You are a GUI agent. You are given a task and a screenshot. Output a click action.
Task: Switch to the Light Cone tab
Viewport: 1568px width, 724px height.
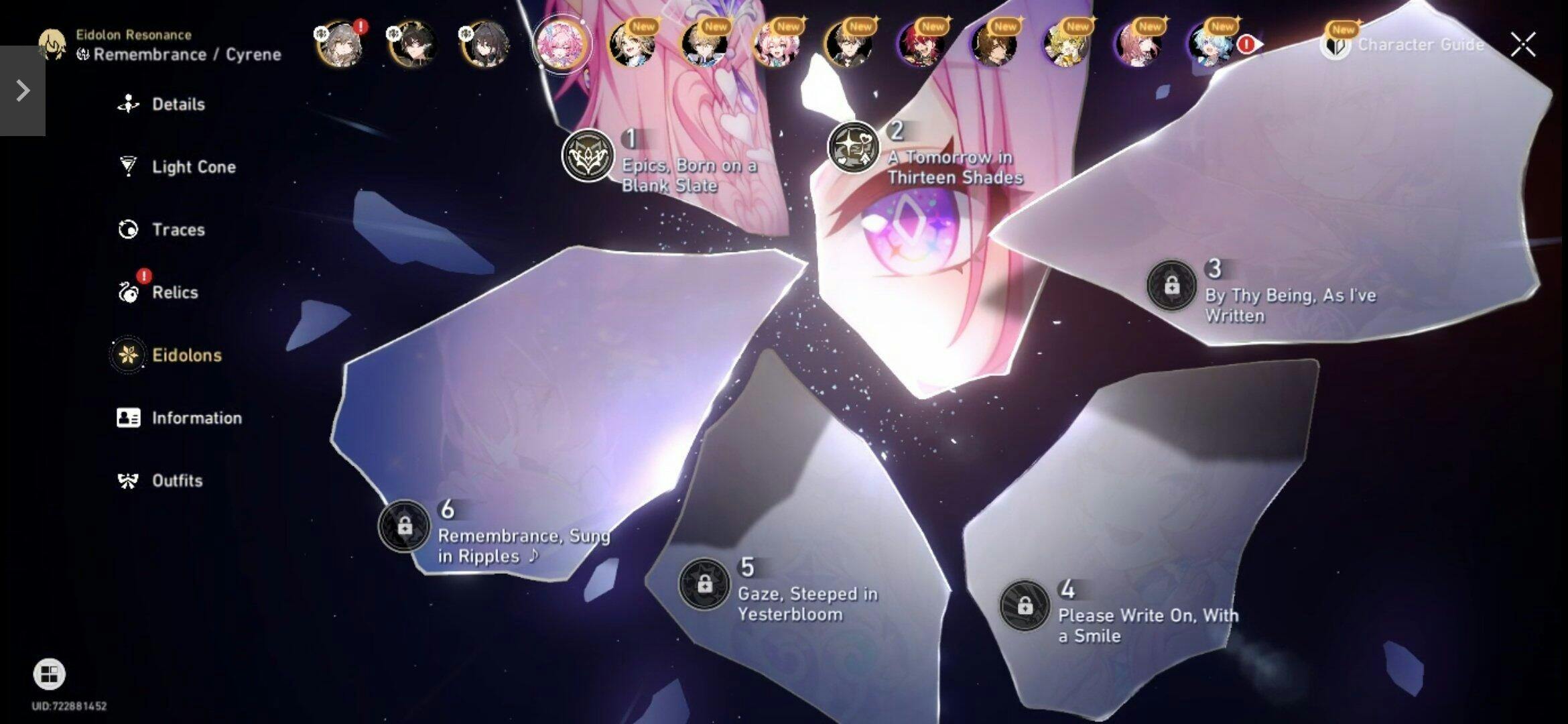(x=193, y=167)
